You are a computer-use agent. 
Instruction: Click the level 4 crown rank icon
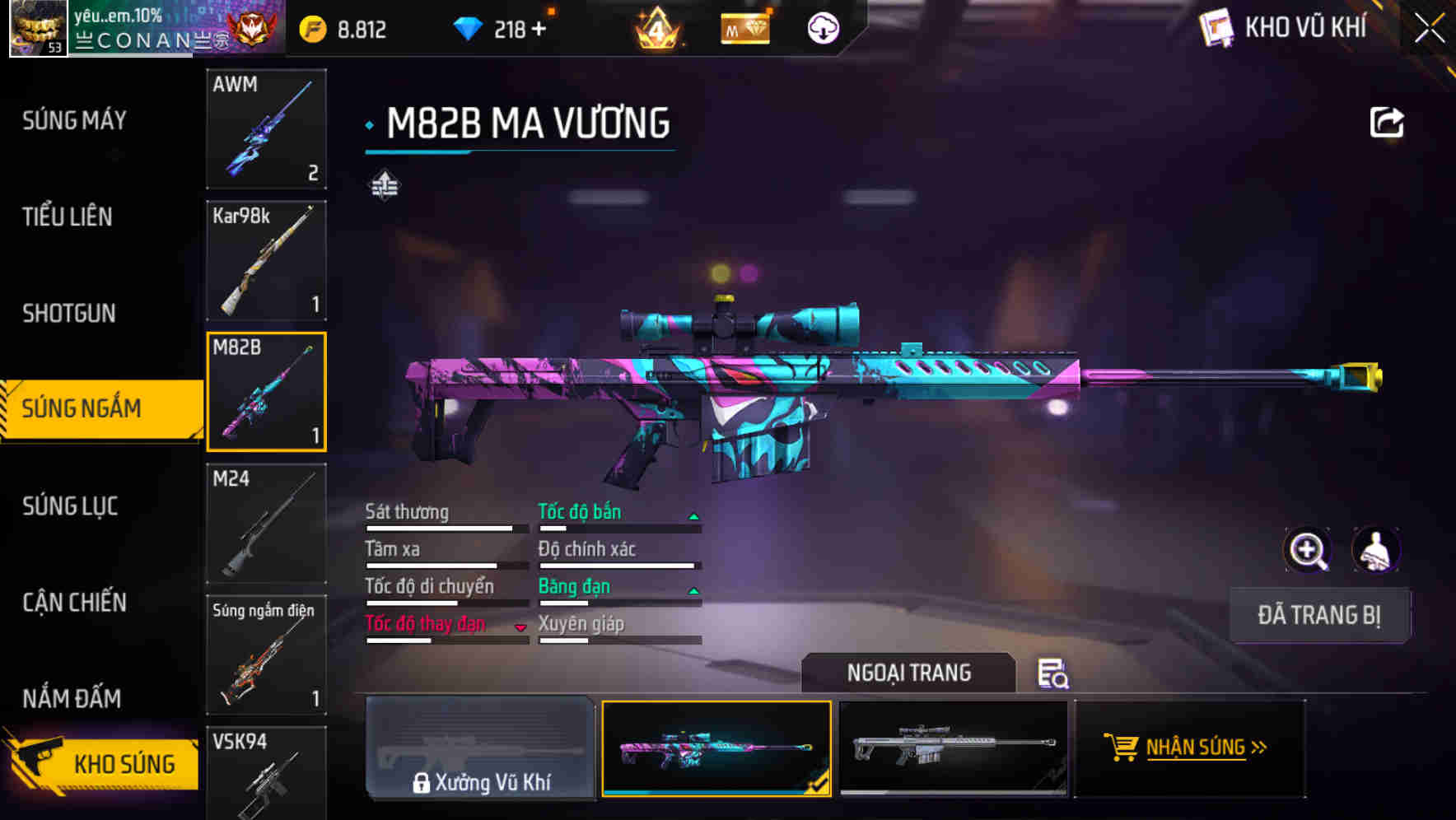point(659,27)
